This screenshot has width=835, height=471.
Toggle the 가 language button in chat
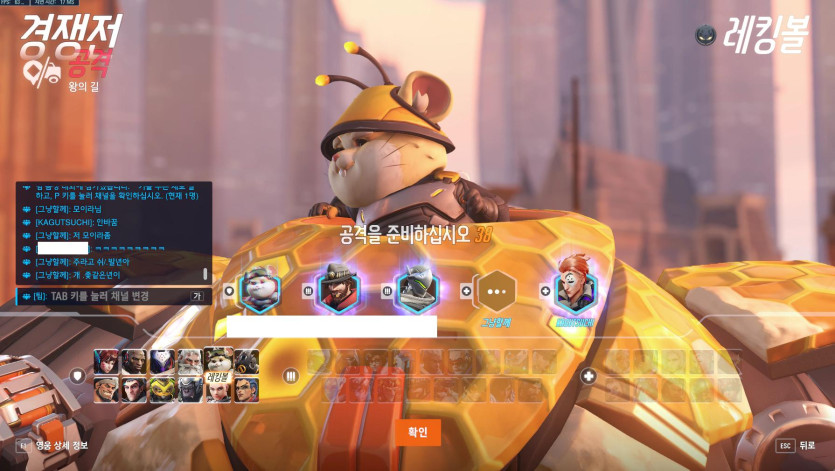(197, 296)
